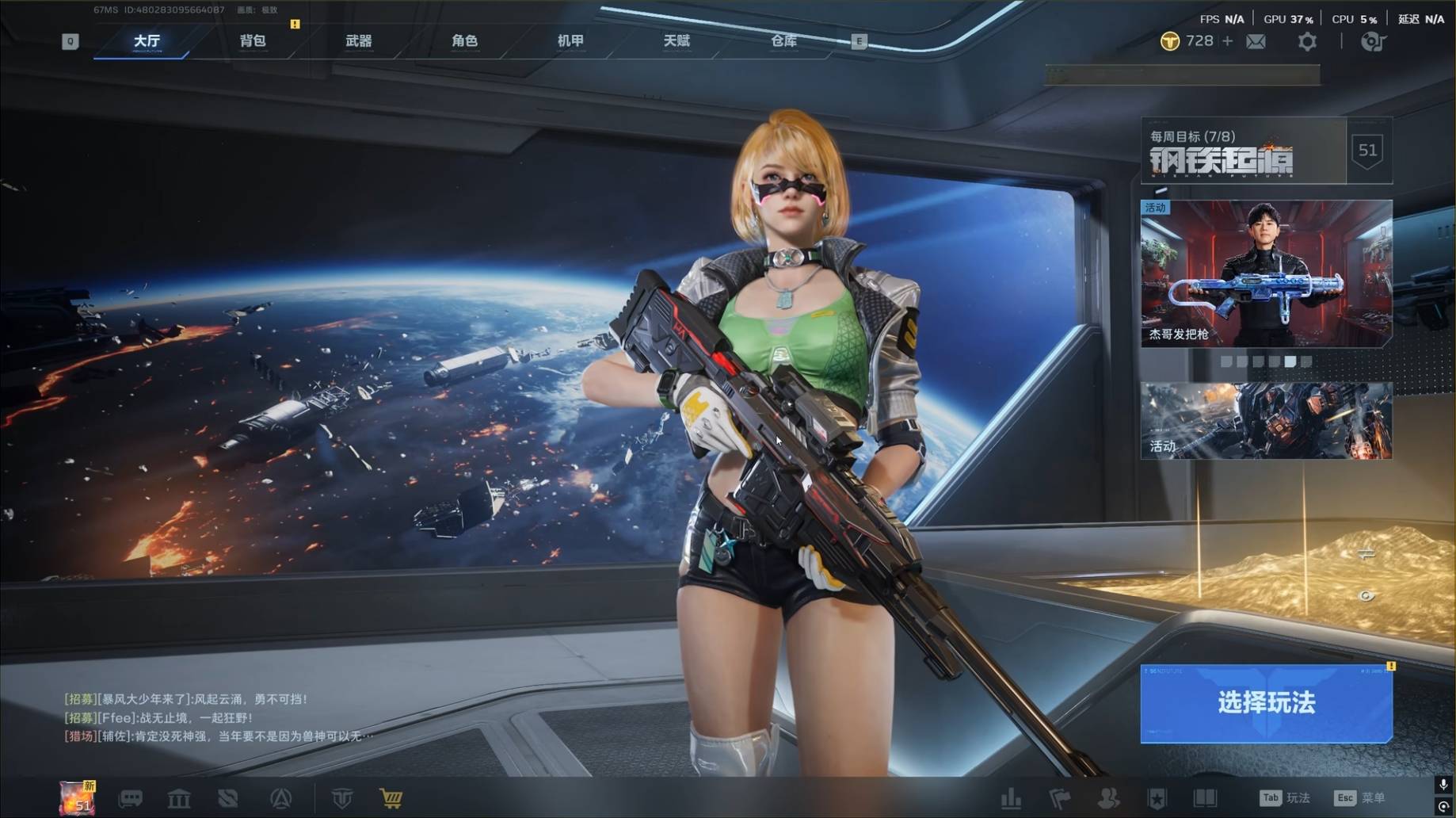Toggle the microphone icon
The width and height of the screenshot is (1456, 818).
pos(1443,785)
